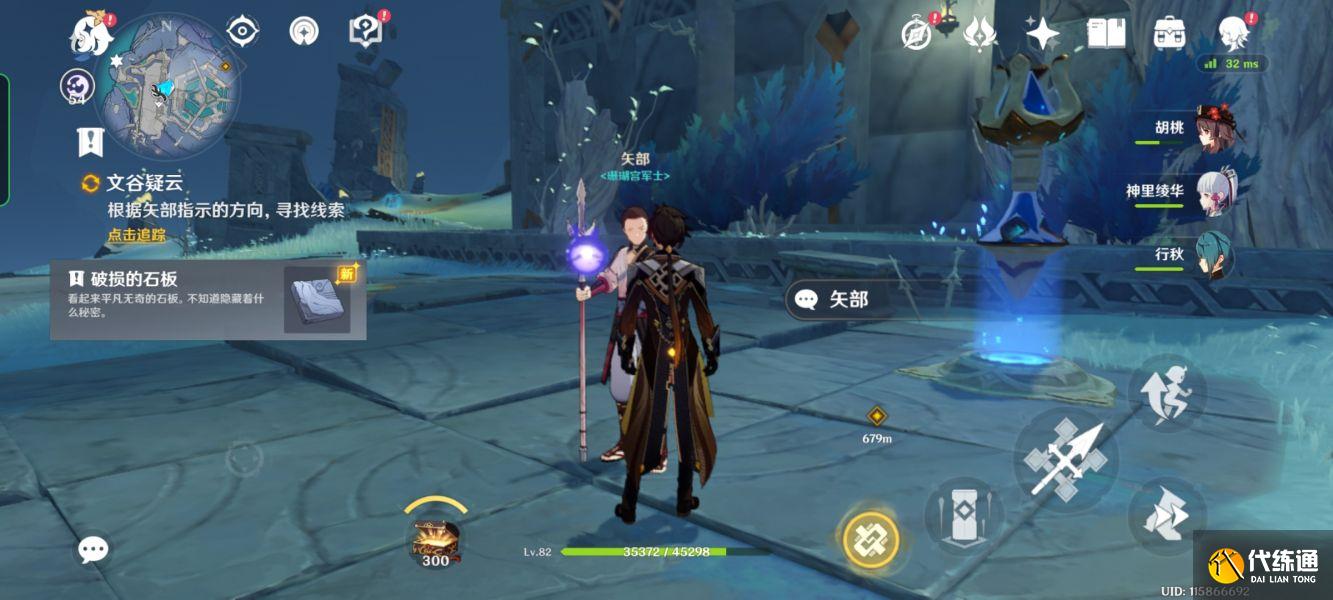
Task: Switch to party member 行秋
Action: (x=1215, y=255)
